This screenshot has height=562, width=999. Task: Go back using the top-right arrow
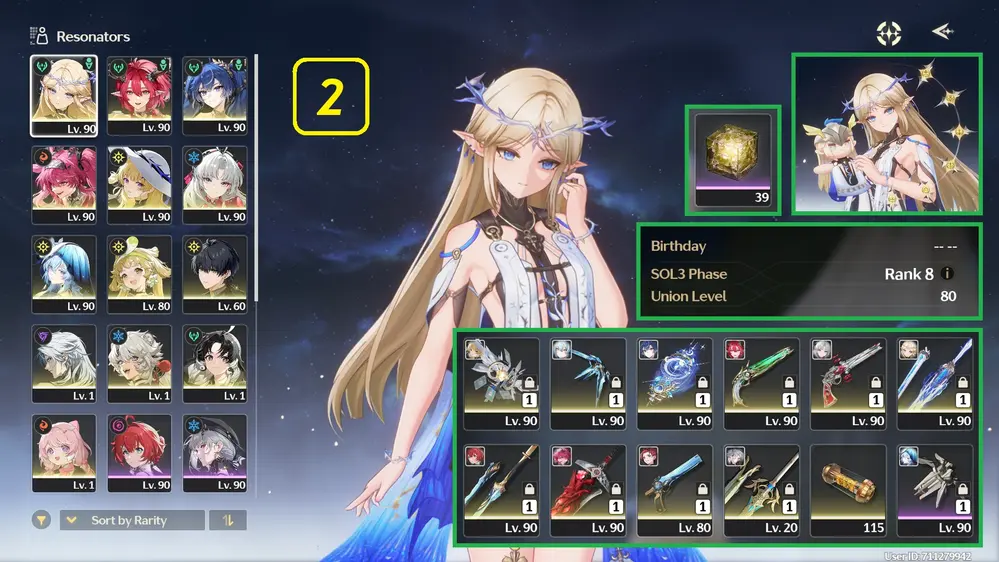tap(941, 32)
